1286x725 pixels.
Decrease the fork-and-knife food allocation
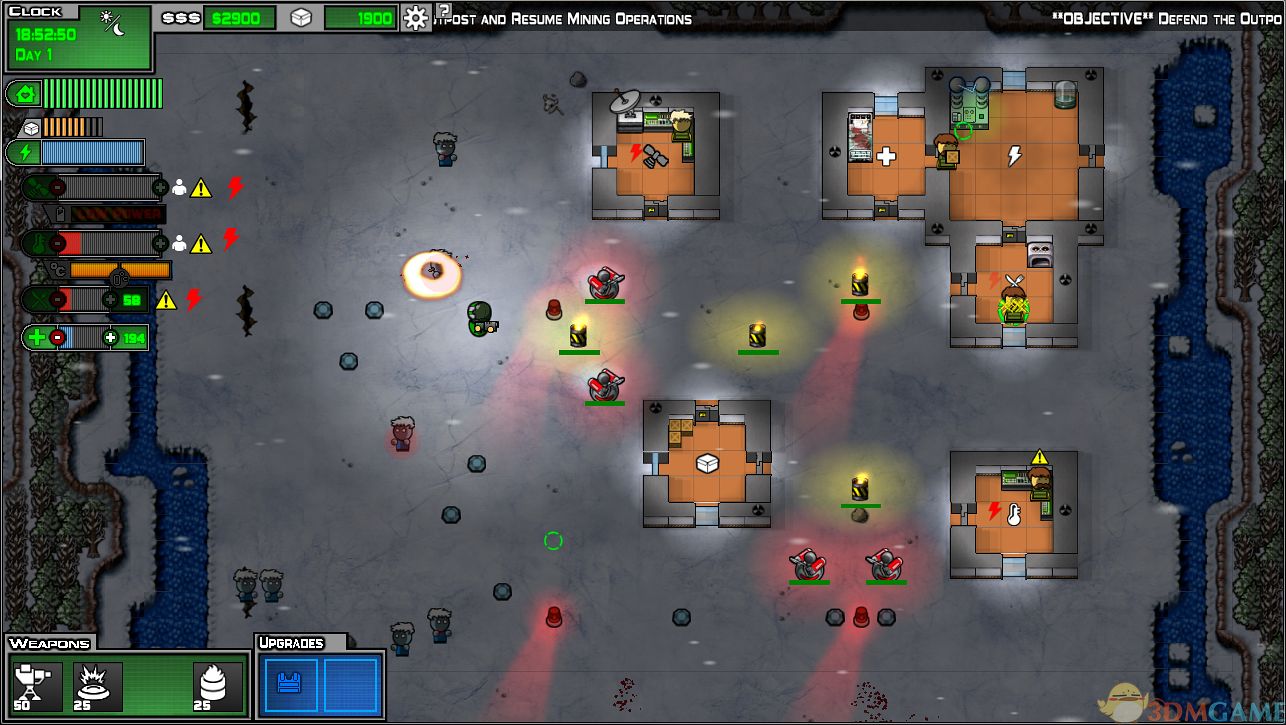point(58,300)
